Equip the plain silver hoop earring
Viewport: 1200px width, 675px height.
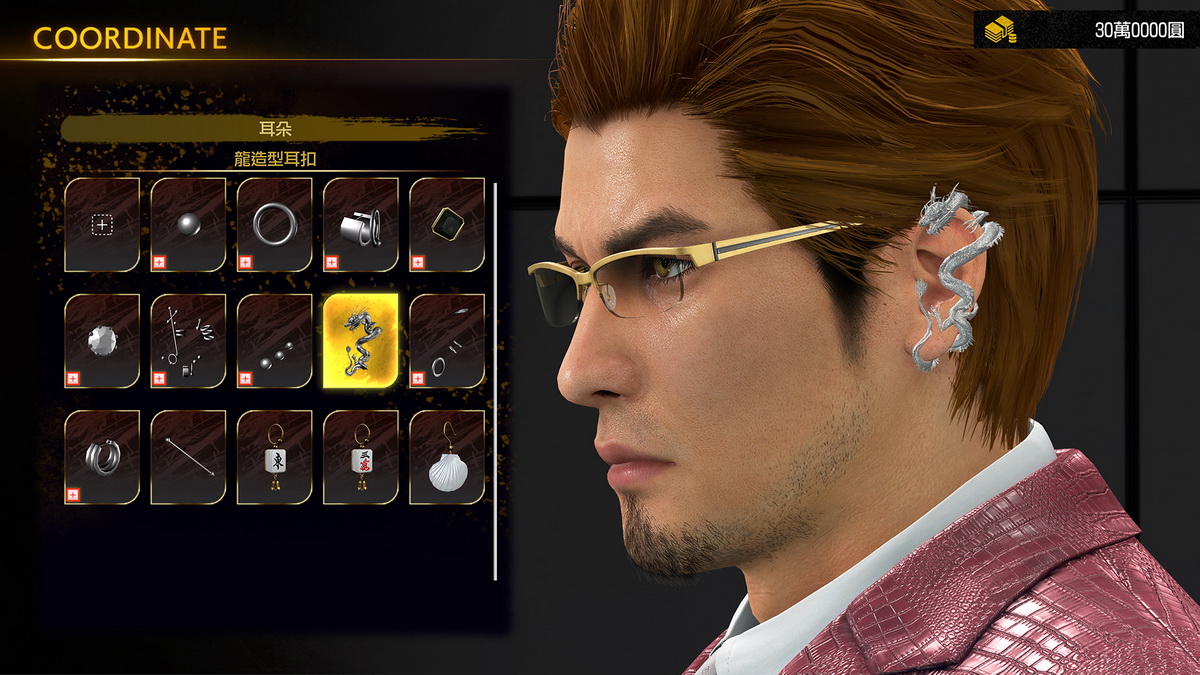pyautogui.click(x=274, y=225)
